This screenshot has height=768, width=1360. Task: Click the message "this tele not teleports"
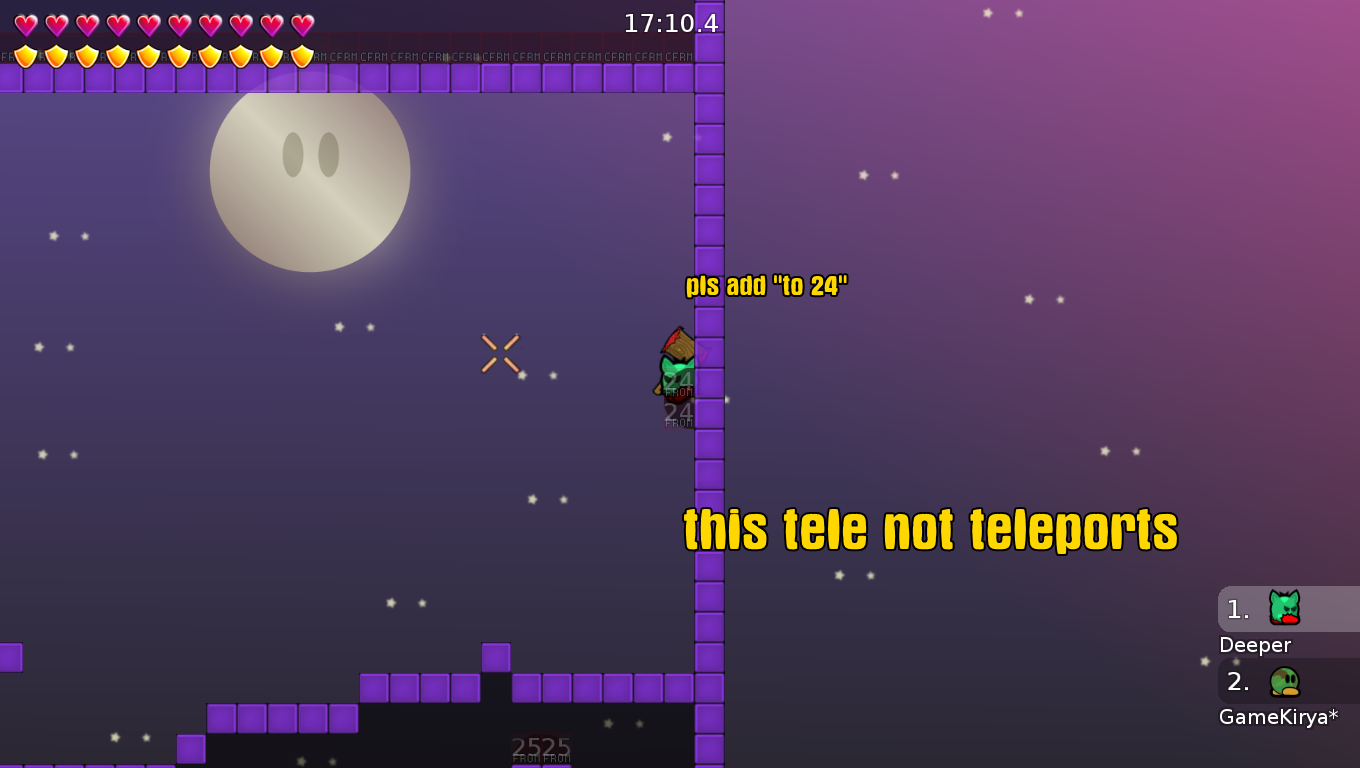point(931,530)
